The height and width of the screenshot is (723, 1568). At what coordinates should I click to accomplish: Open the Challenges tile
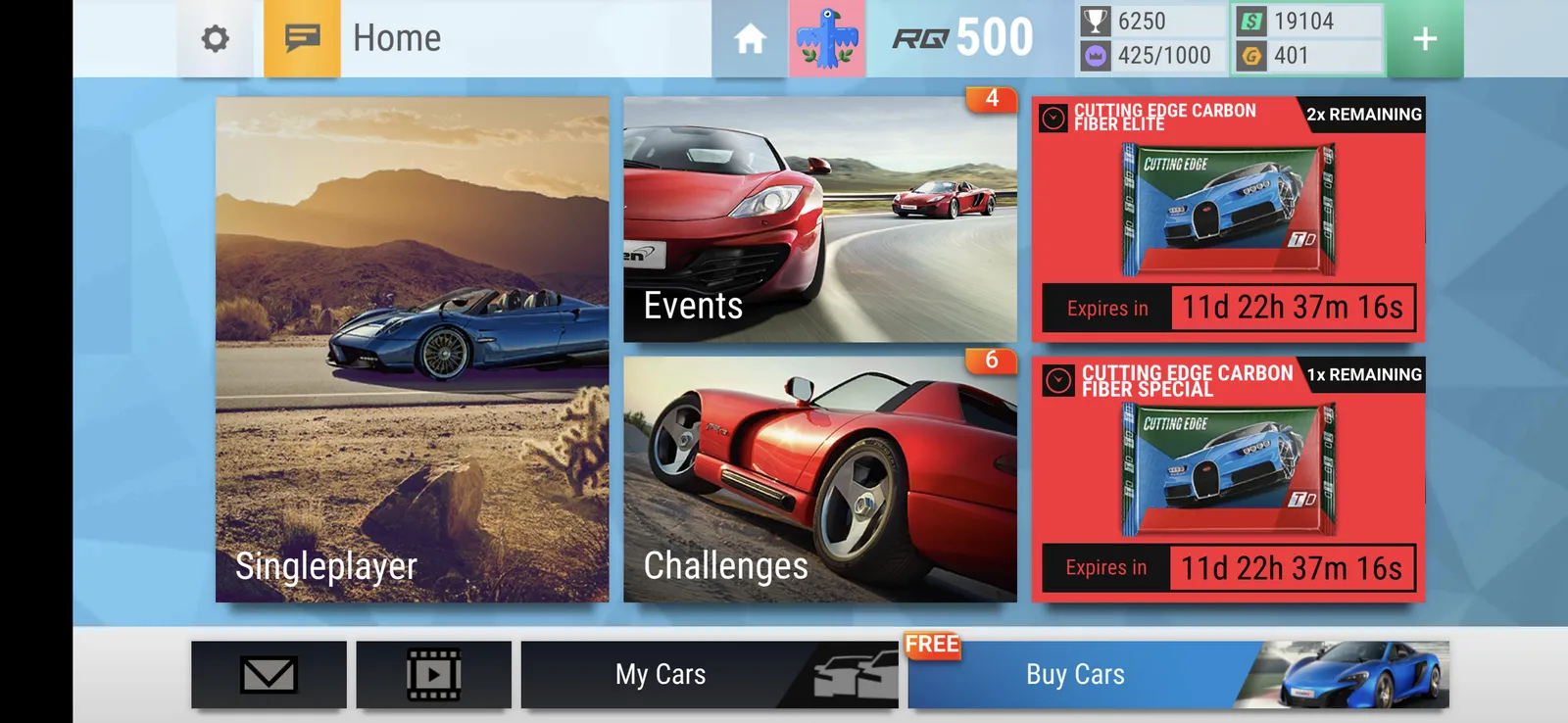pyautogui.click(x=819, y=479)
